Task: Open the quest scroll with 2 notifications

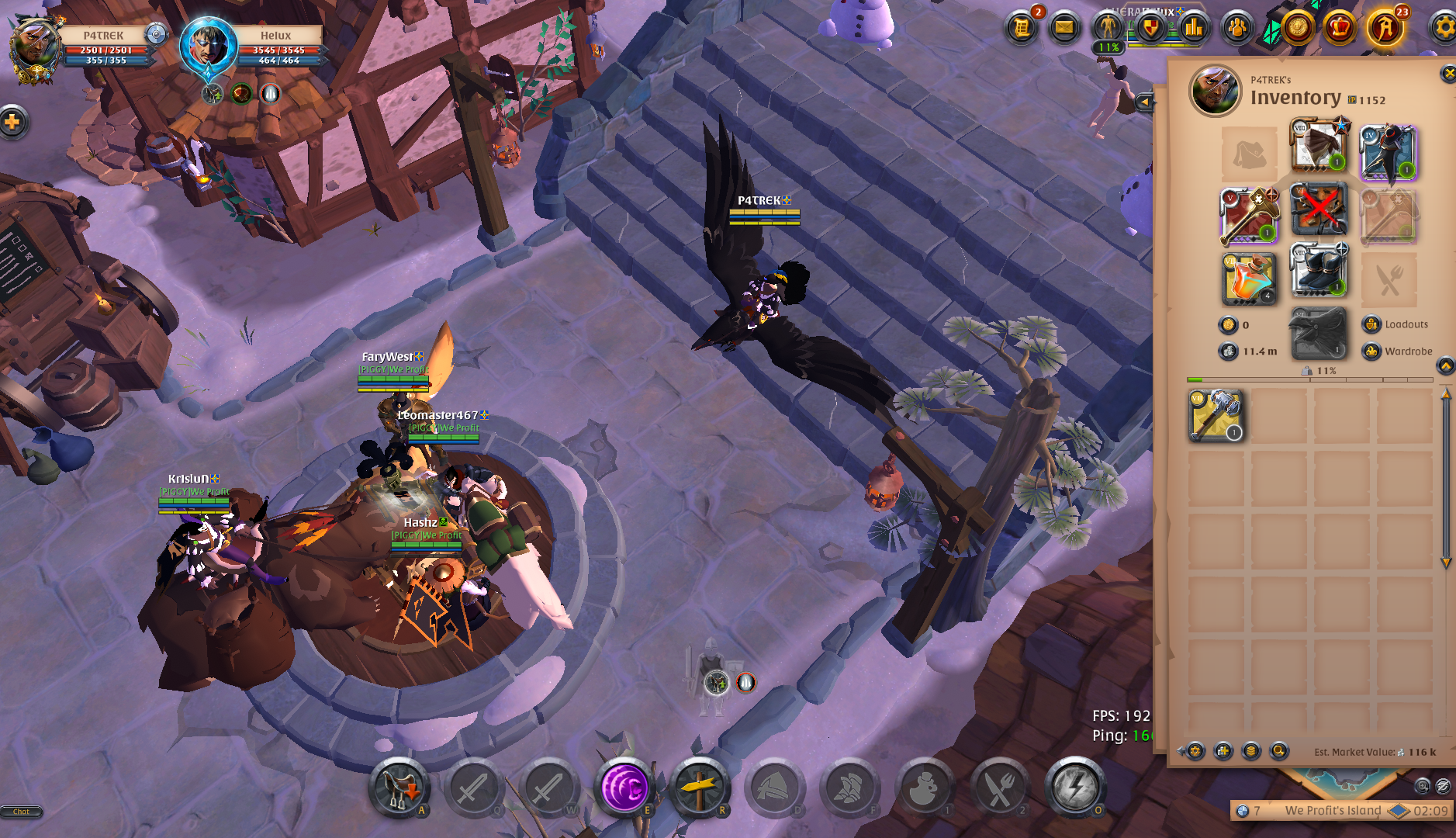Action: tap(1022, 28)
